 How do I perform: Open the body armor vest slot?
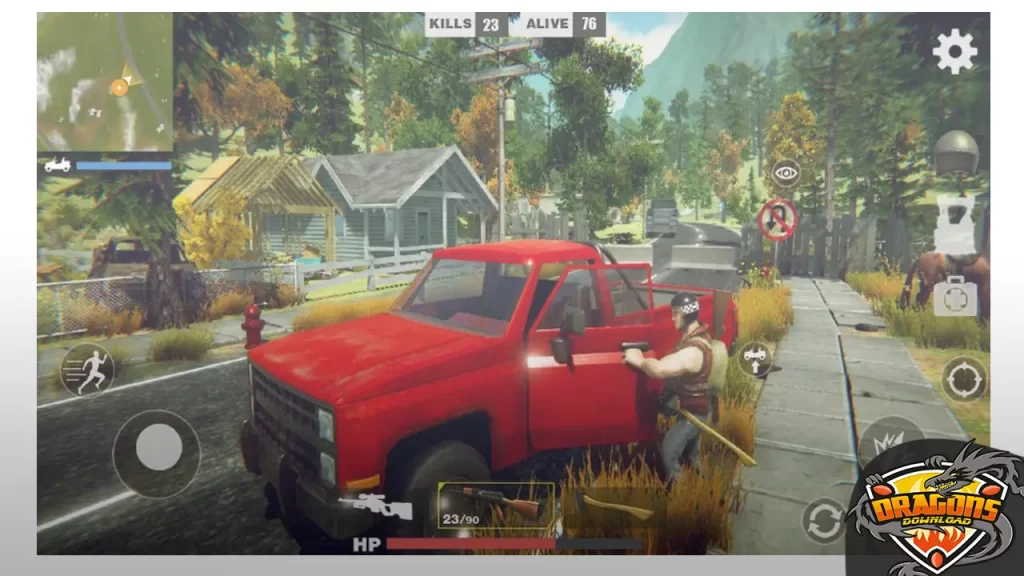[x=954, y=224]
